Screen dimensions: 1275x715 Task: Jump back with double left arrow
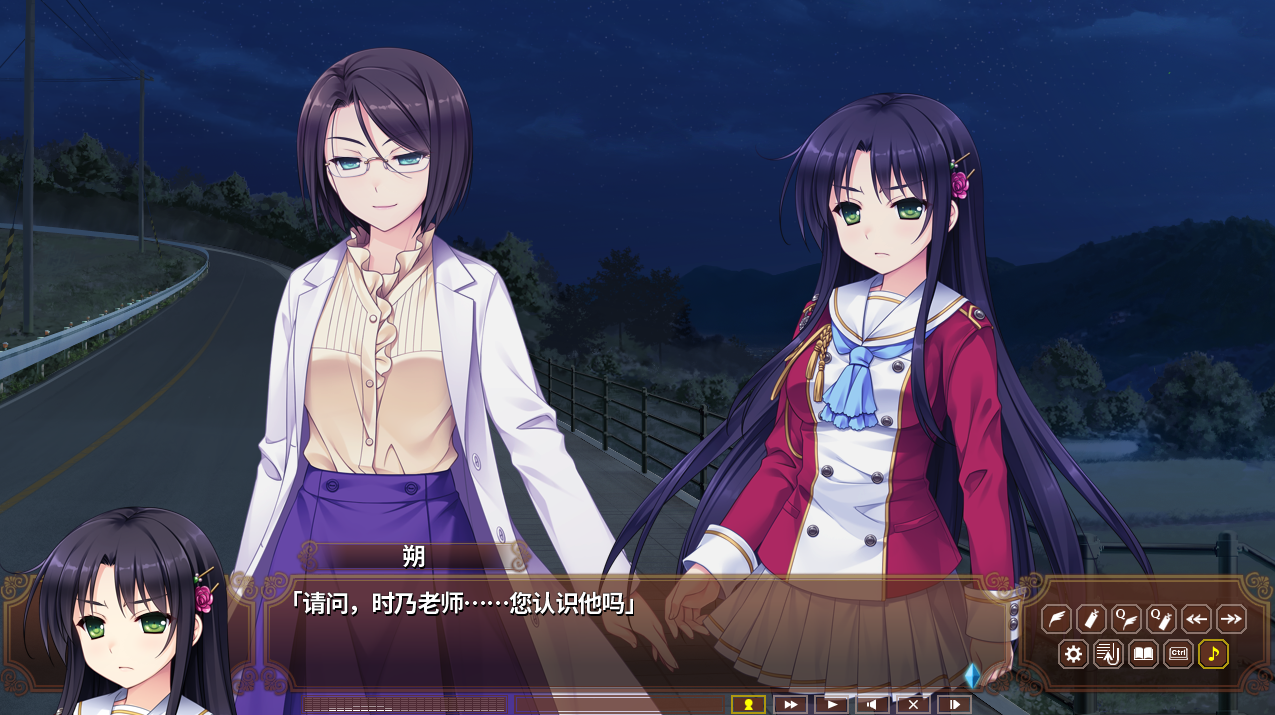coord(1196,620)
